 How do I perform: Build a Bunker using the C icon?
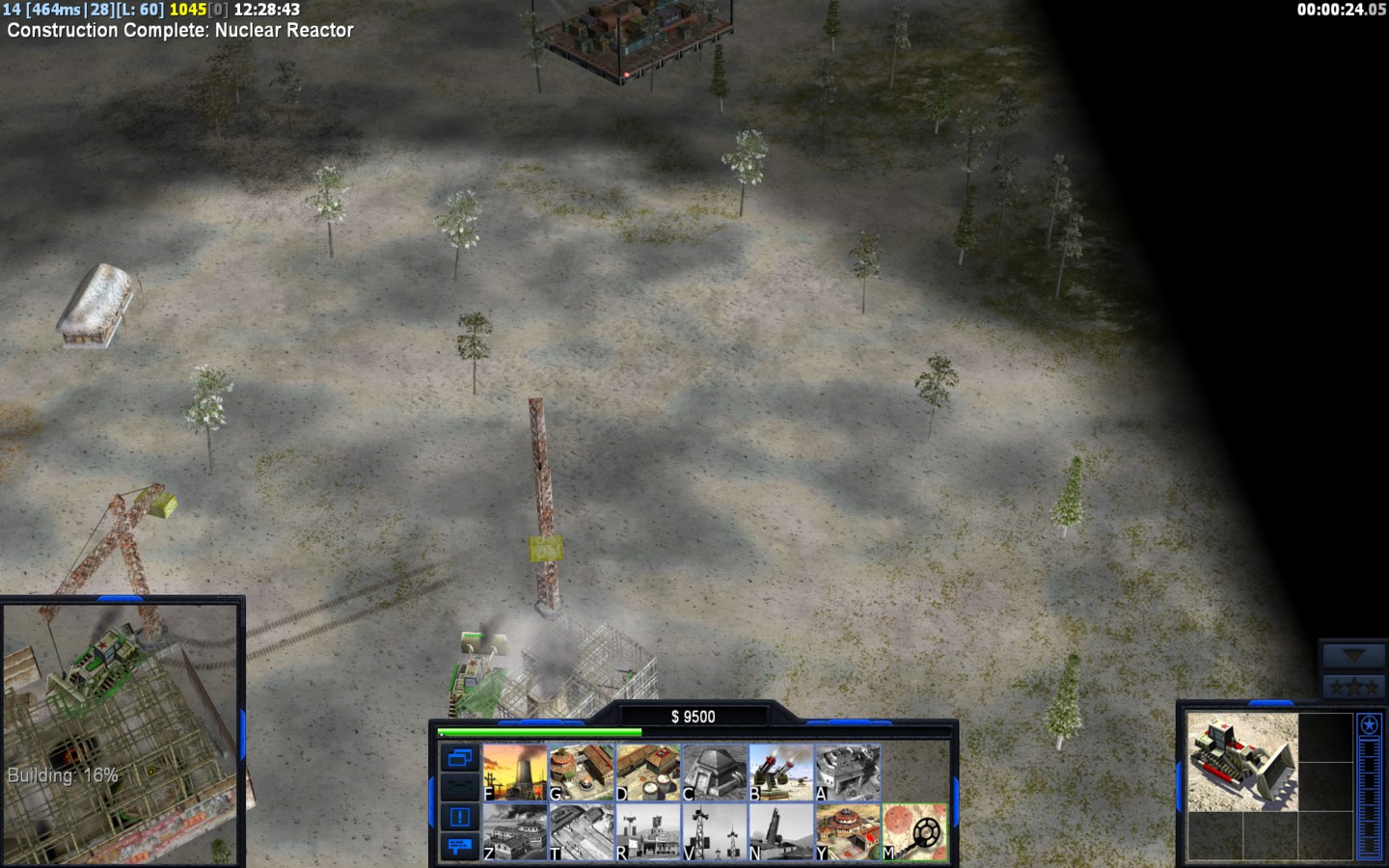click(715, 773)
